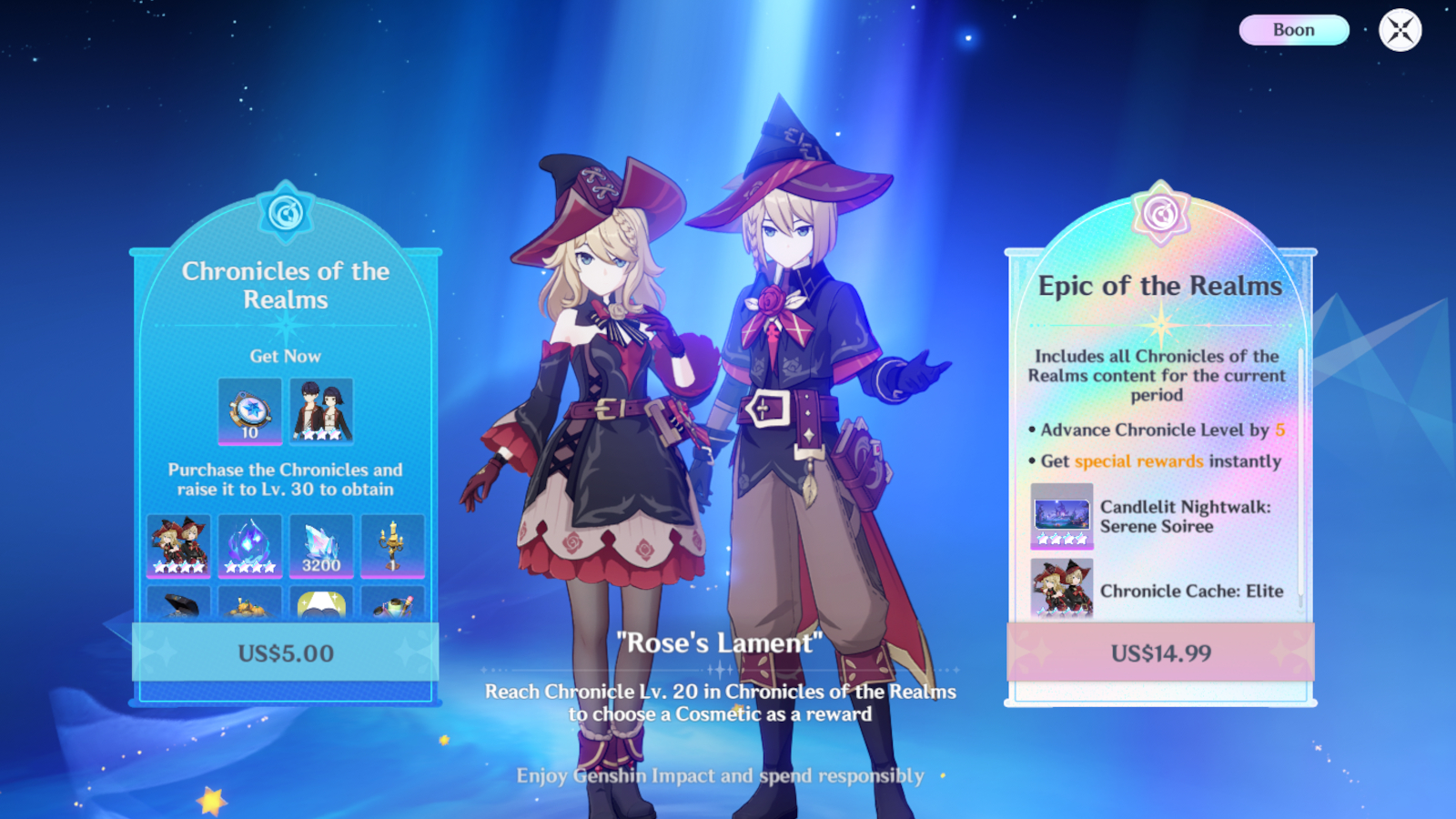Select the 3200 Genesis Crystals reward icon
The height and width of the screenshot is (819, 1456).
point(320,544)
